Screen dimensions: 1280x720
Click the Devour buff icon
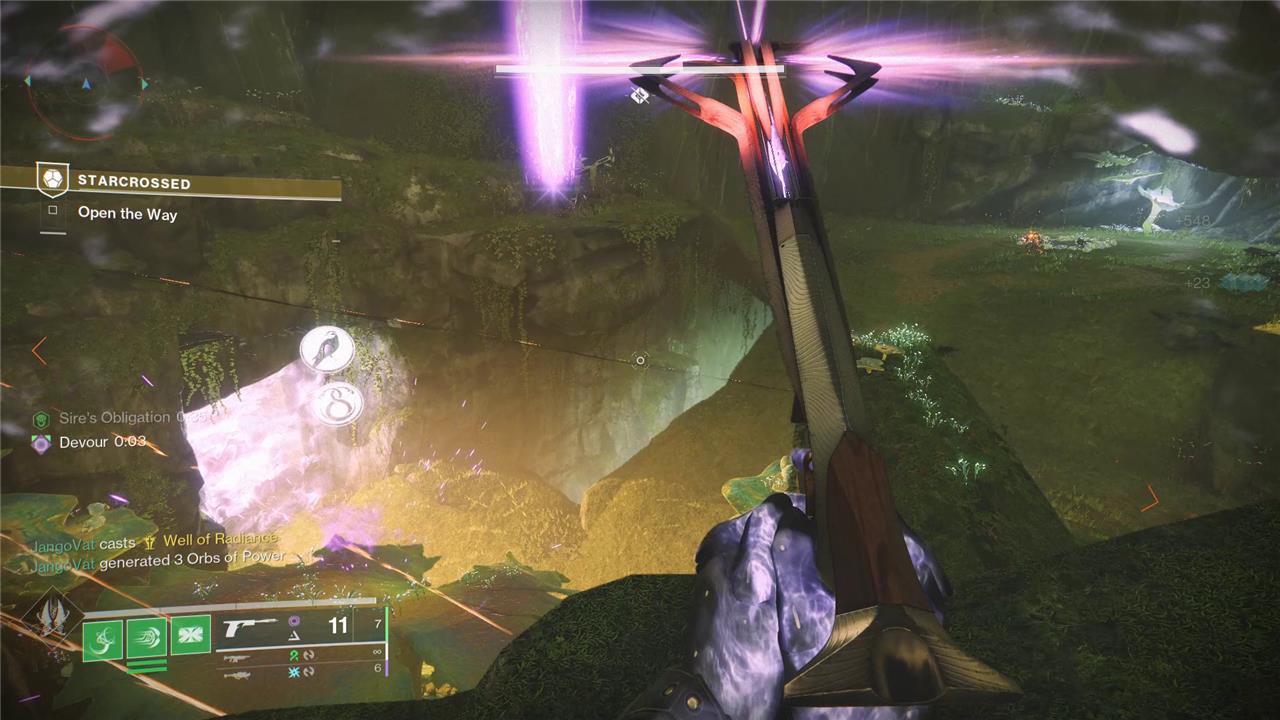pyautogui.click(x=41, y=443)
